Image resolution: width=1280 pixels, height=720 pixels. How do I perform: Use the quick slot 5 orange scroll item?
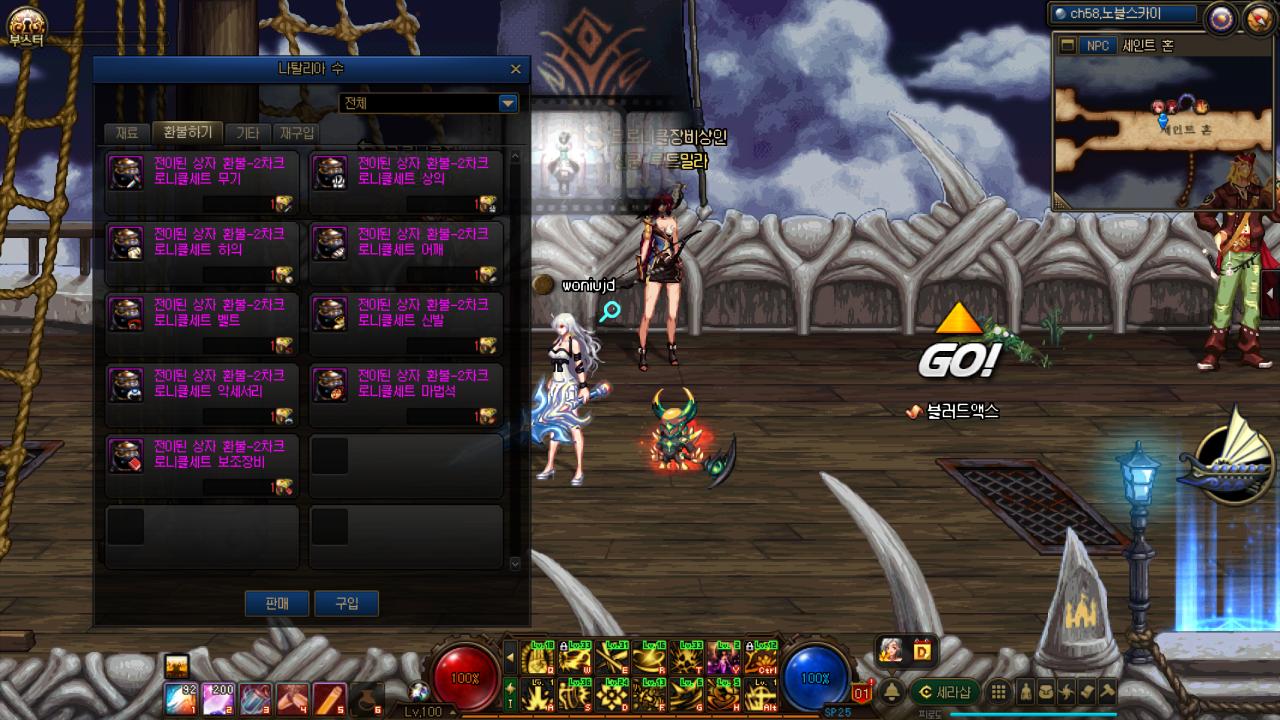pyautogui.click(x=329, y=698)
